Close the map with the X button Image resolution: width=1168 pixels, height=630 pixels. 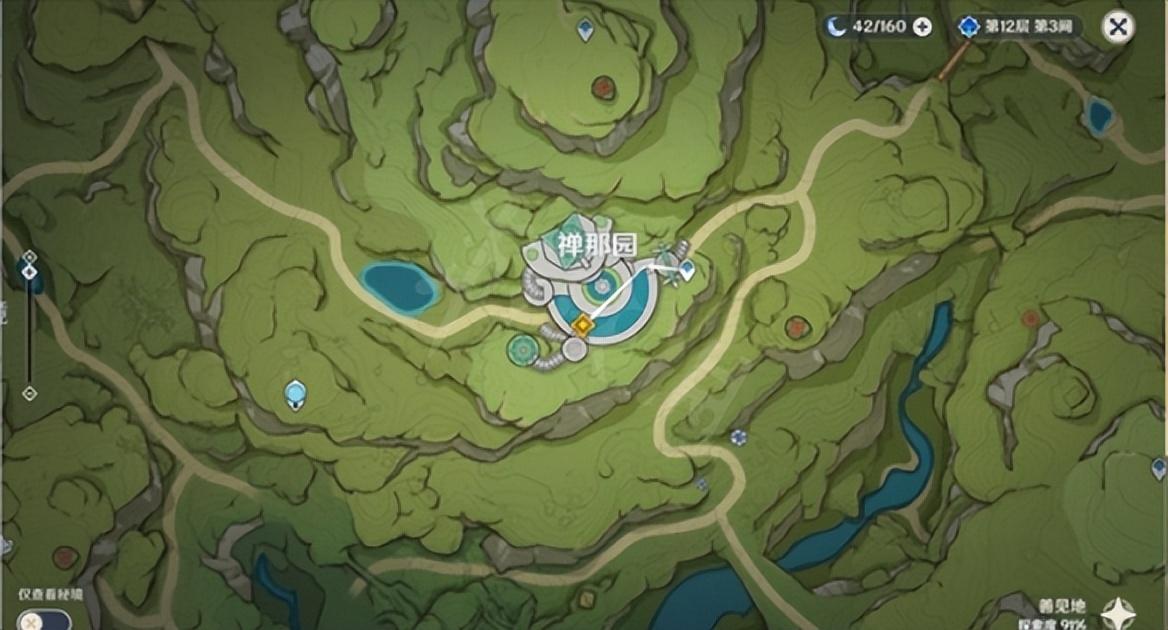click(x=1118, y=27)
